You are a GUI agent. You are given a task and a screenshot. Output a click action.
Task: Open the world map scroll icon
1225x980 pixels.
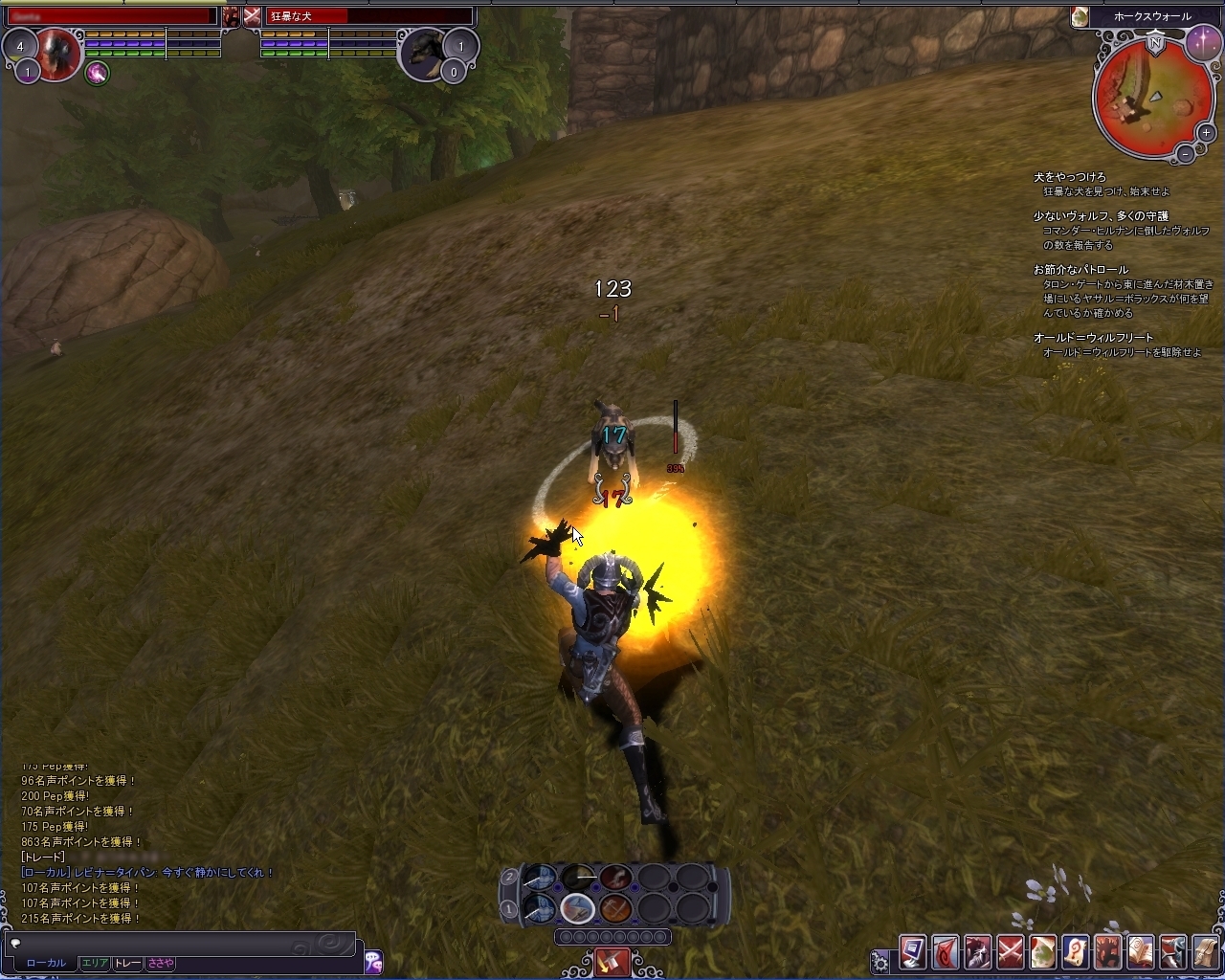click(x=1043, y=953)
